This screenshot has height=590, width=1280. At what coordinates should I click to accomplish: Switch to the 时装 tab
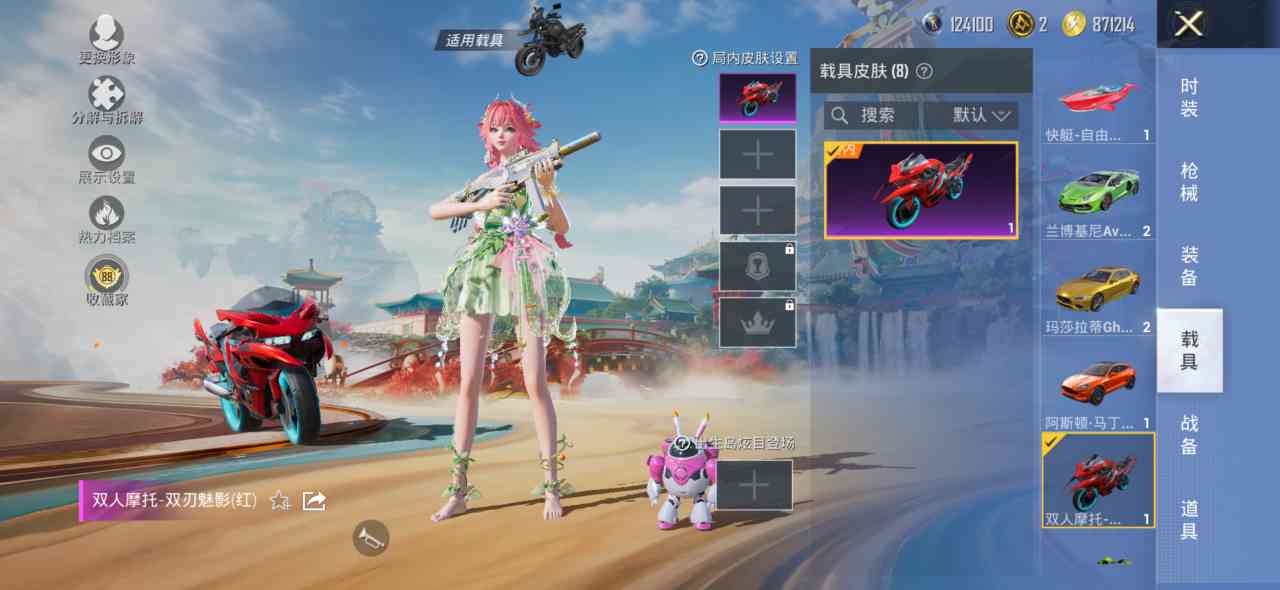(1188, 98)
